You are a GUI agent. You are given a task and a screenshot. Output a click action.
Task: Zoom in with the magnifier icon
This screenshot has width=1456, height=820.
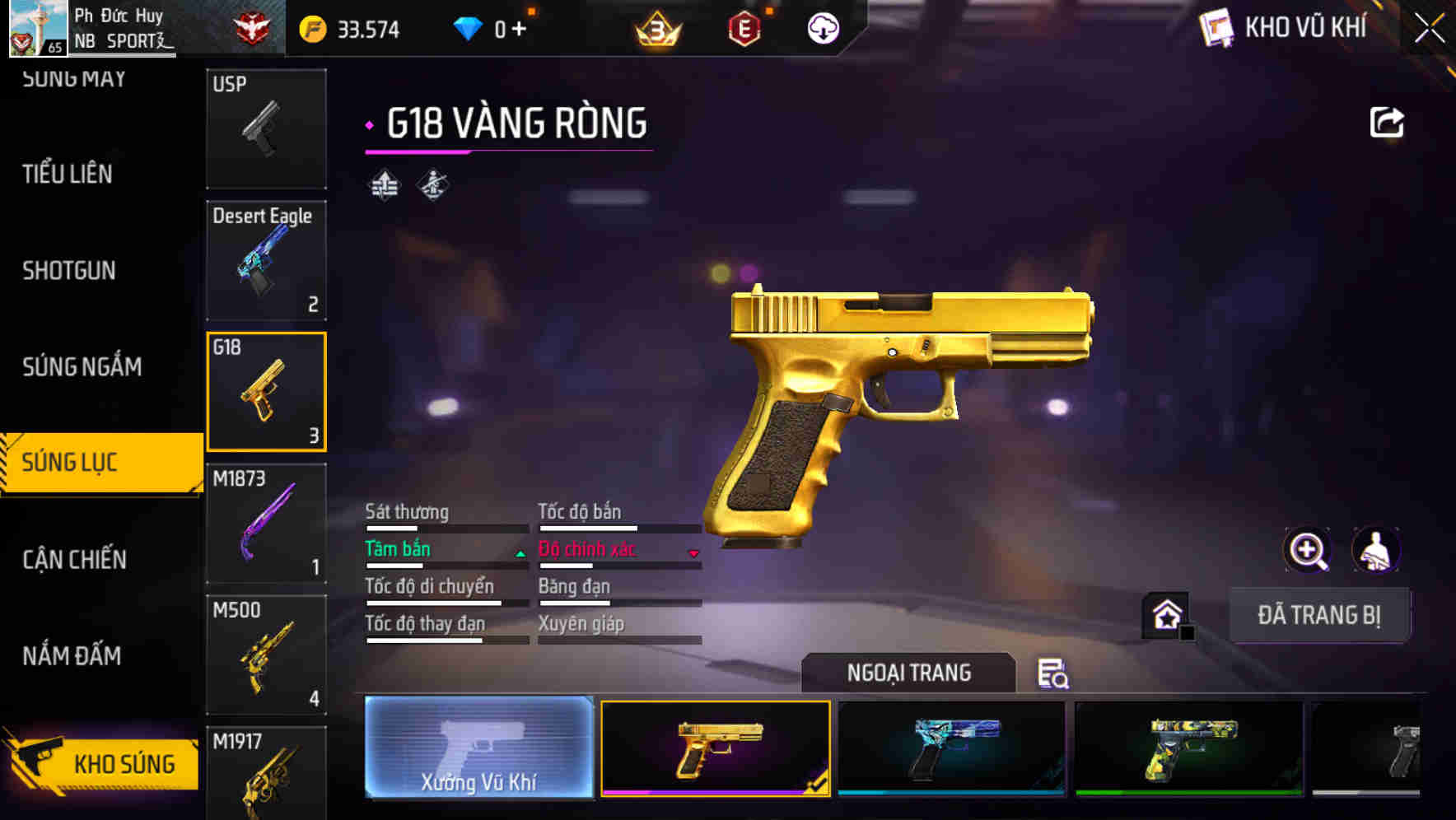pyautogui.click(x=1308, y=549)
